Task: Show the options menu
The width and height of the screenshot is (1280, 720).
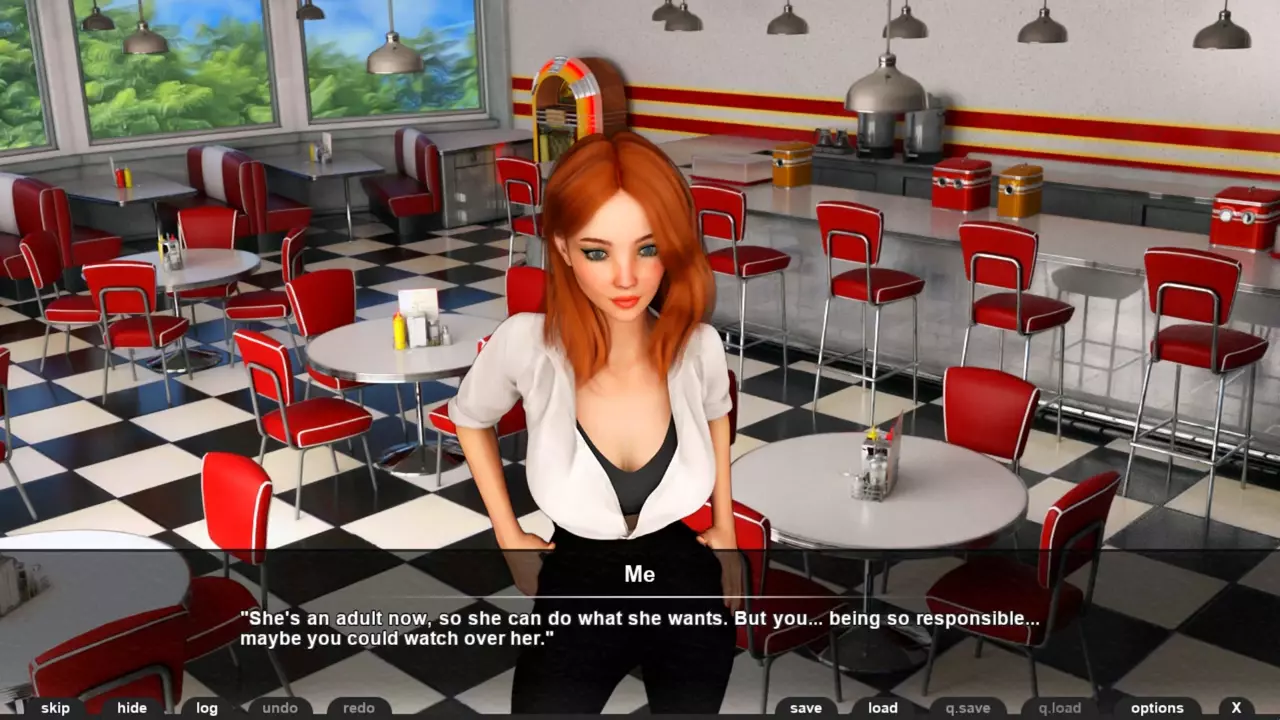Action: point(1157,708)
